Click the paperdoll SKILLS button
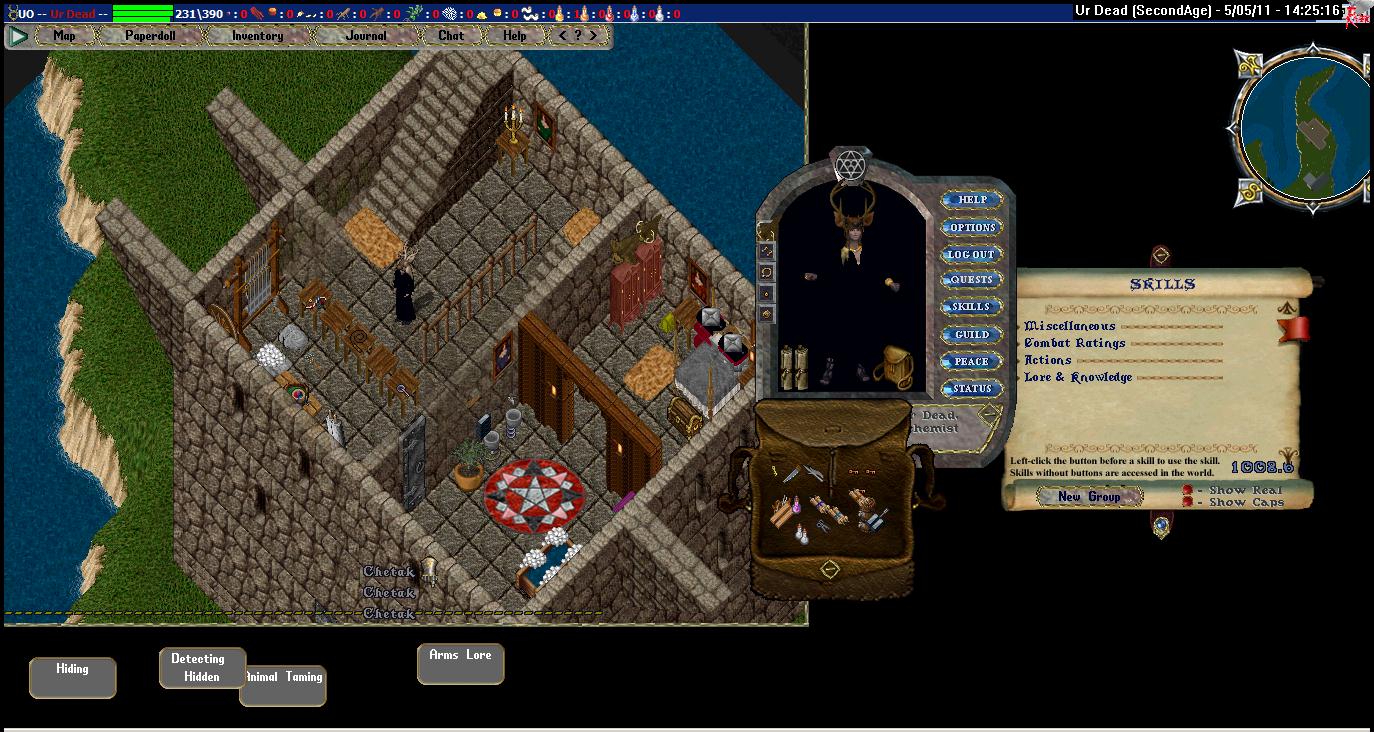Screen dimensions: 1374x732 972,308
